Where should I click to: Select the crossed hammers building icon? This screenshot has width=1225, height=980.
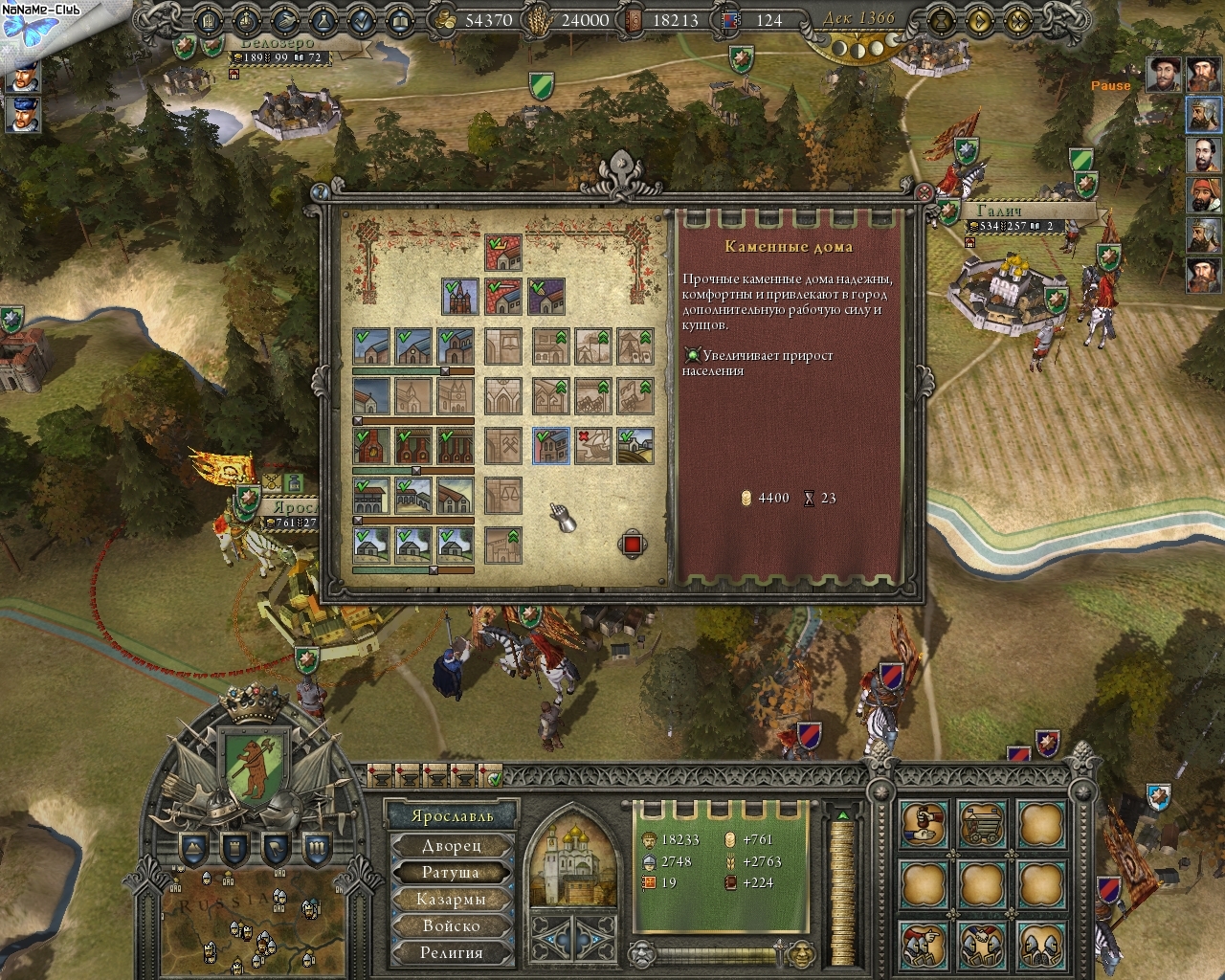(503, 445)
